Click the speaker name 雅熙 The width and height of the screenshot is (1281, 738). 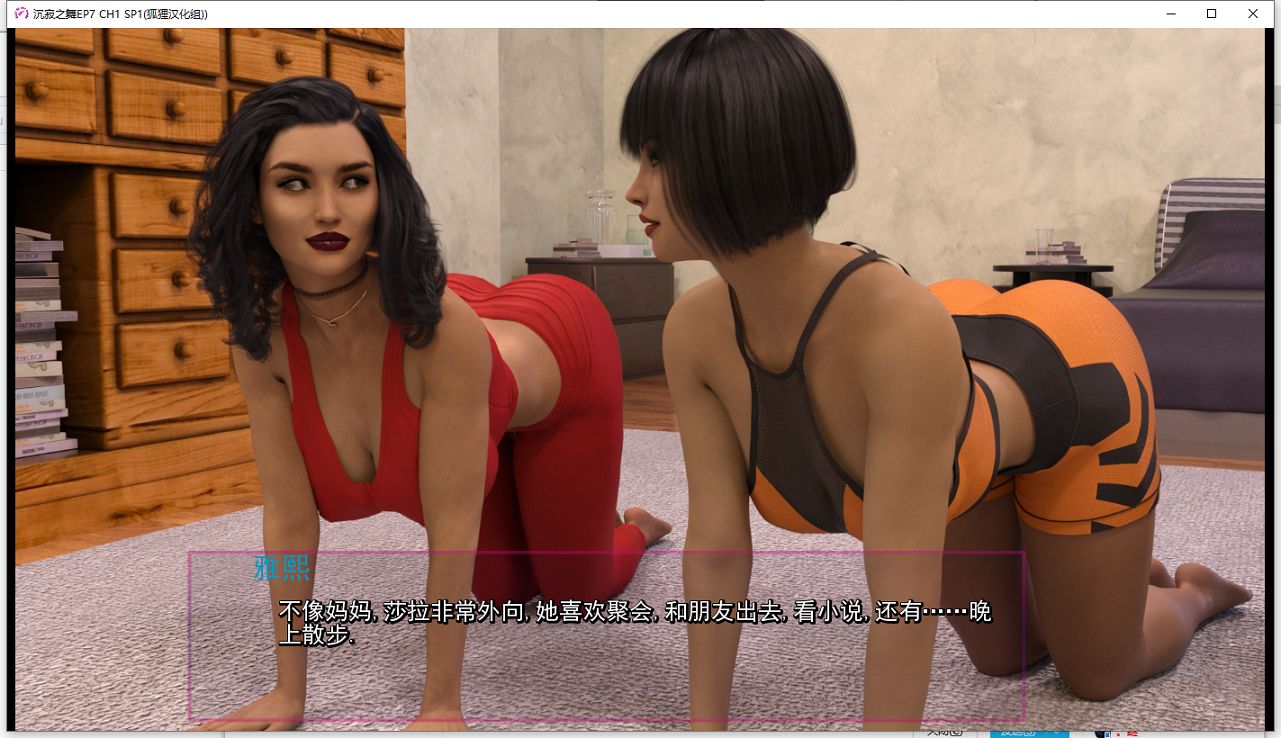pos(283,568)
